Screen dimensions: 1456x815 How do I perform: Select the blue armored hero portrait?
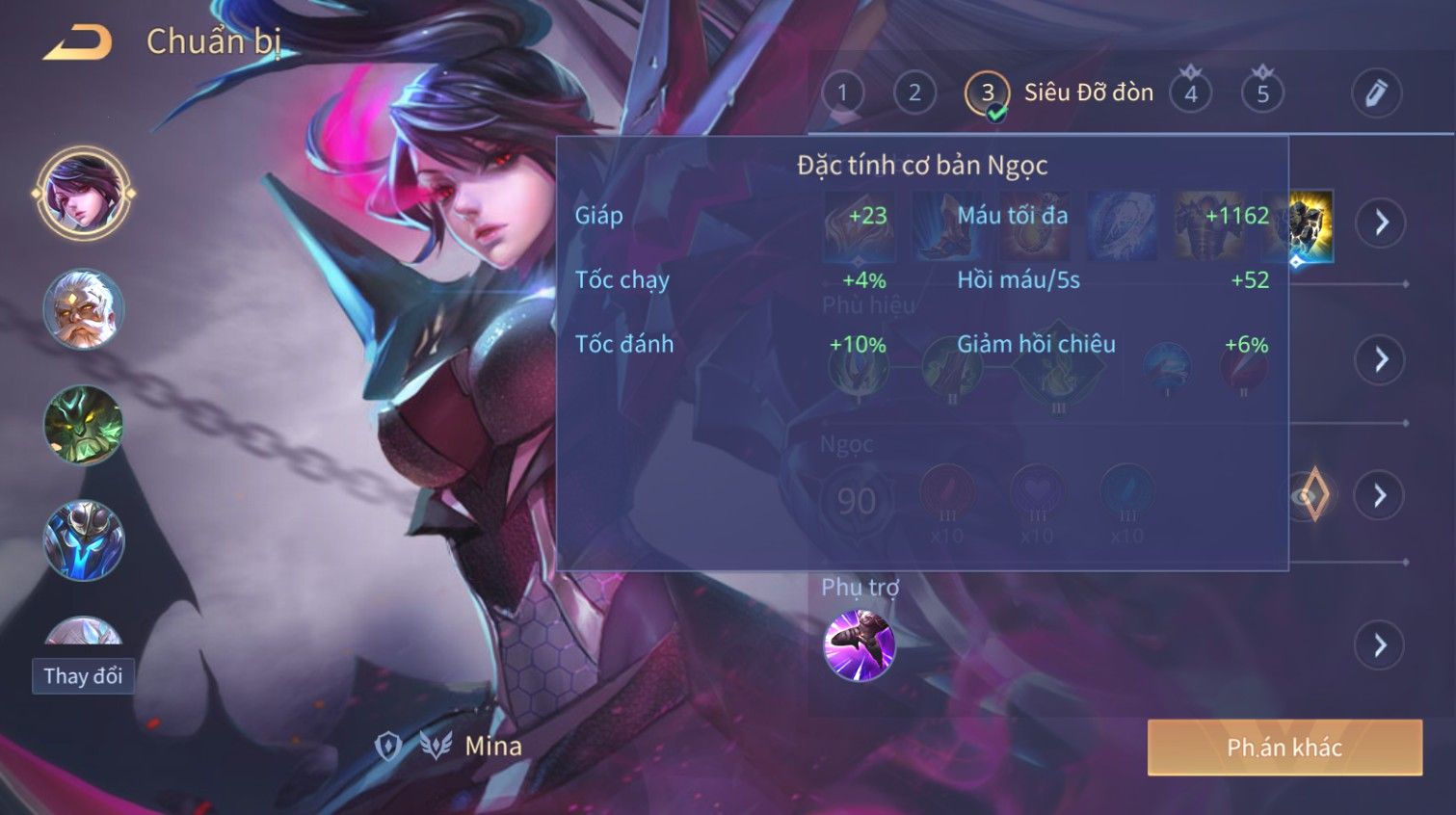click(83, 540)
